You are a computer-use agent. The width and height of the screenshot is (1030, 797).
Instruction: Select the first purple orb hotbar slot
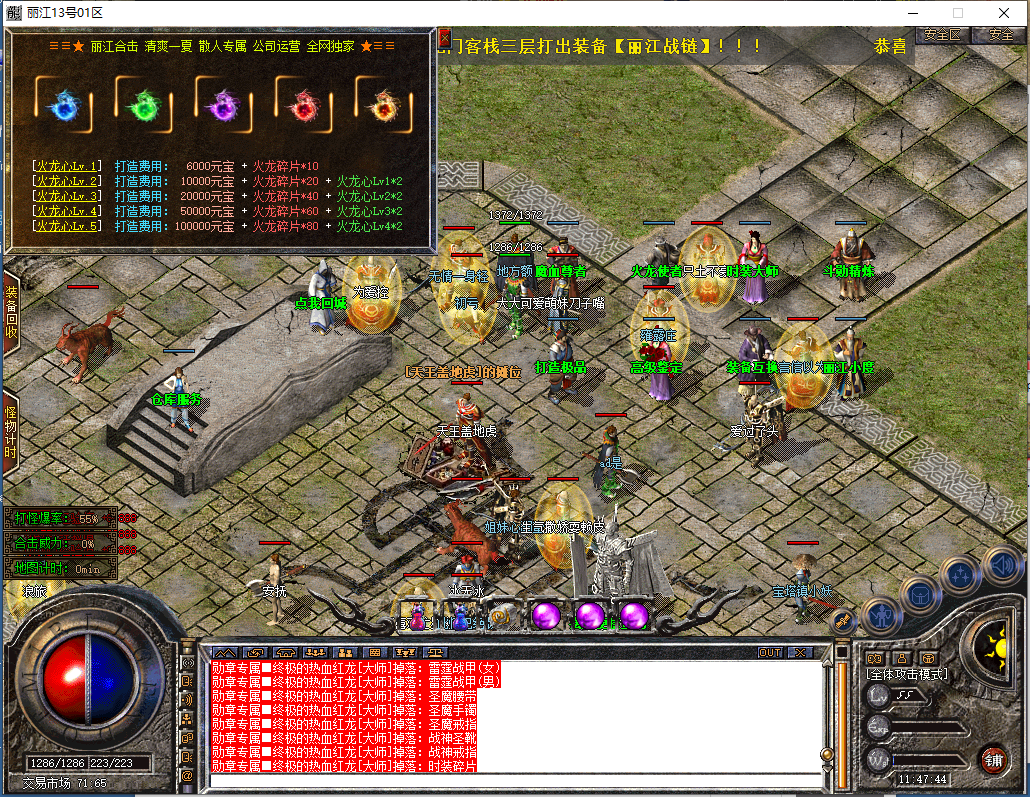tap(546, 614)
